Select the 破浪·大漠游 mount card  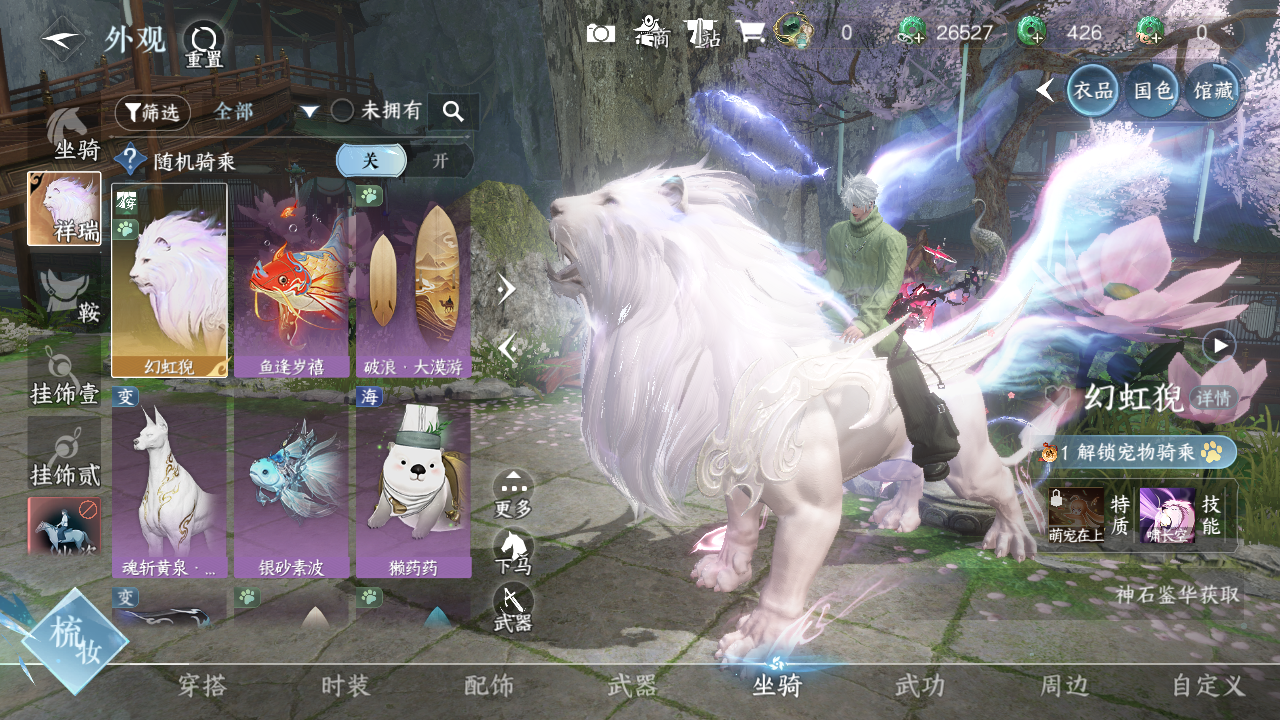[413, 280]
